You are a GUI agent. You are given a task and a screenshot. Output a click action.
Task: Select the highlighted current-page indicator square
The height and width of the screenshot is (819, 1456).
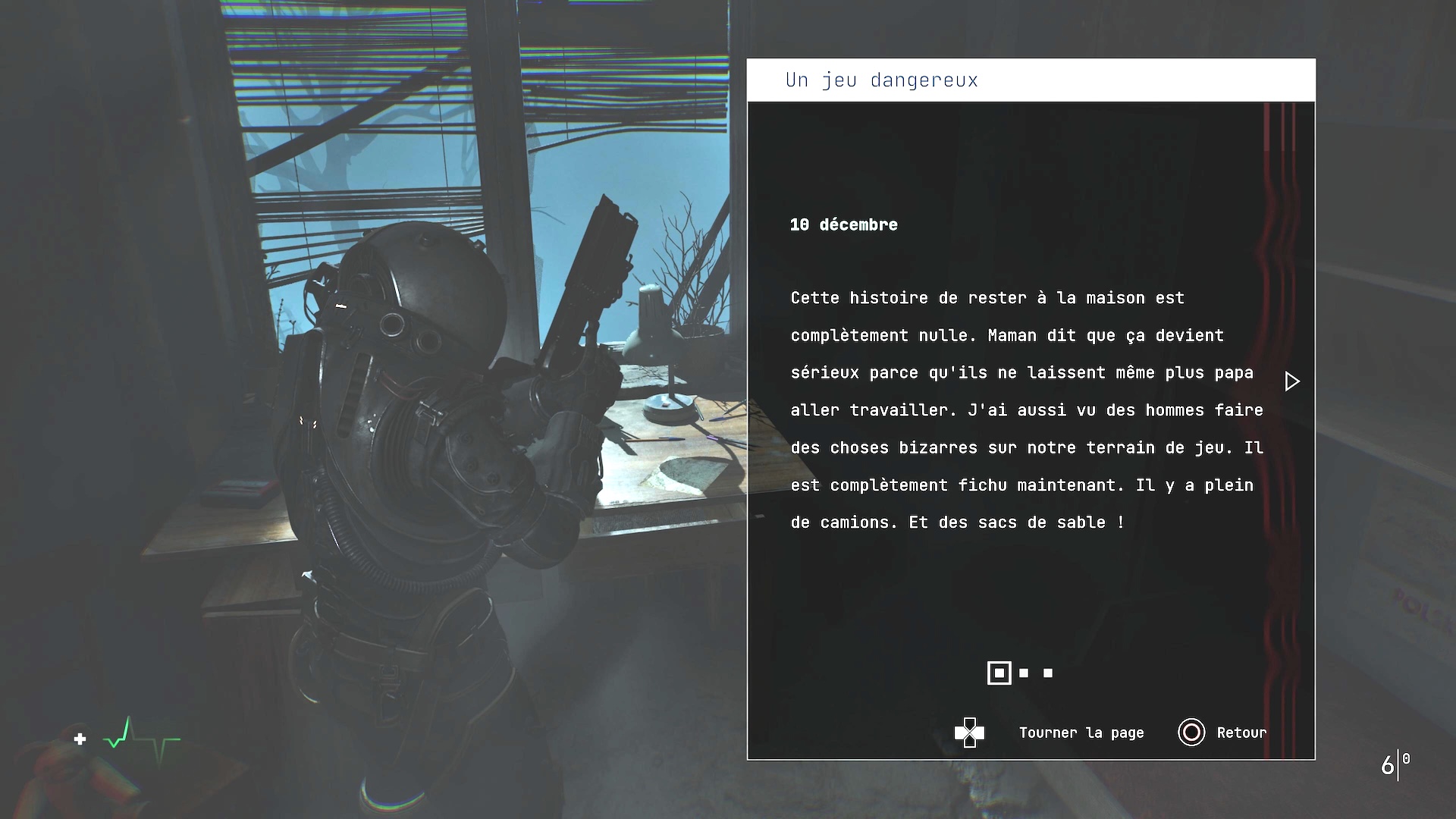(999, 673)
